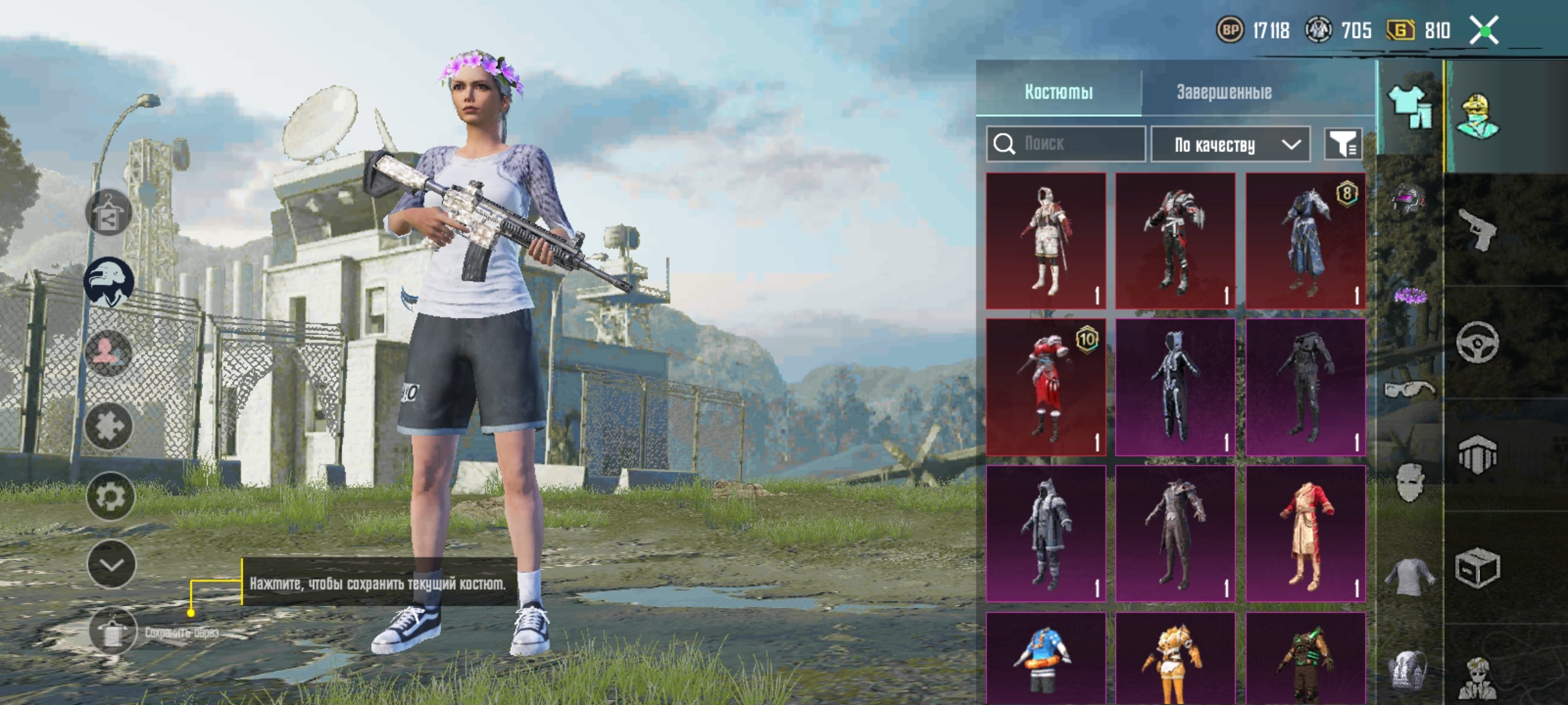The height and width of the screenshot is (705, 1568).
Task: Open the steering wheel vehicle category
Action: [x=1477, y=343]
